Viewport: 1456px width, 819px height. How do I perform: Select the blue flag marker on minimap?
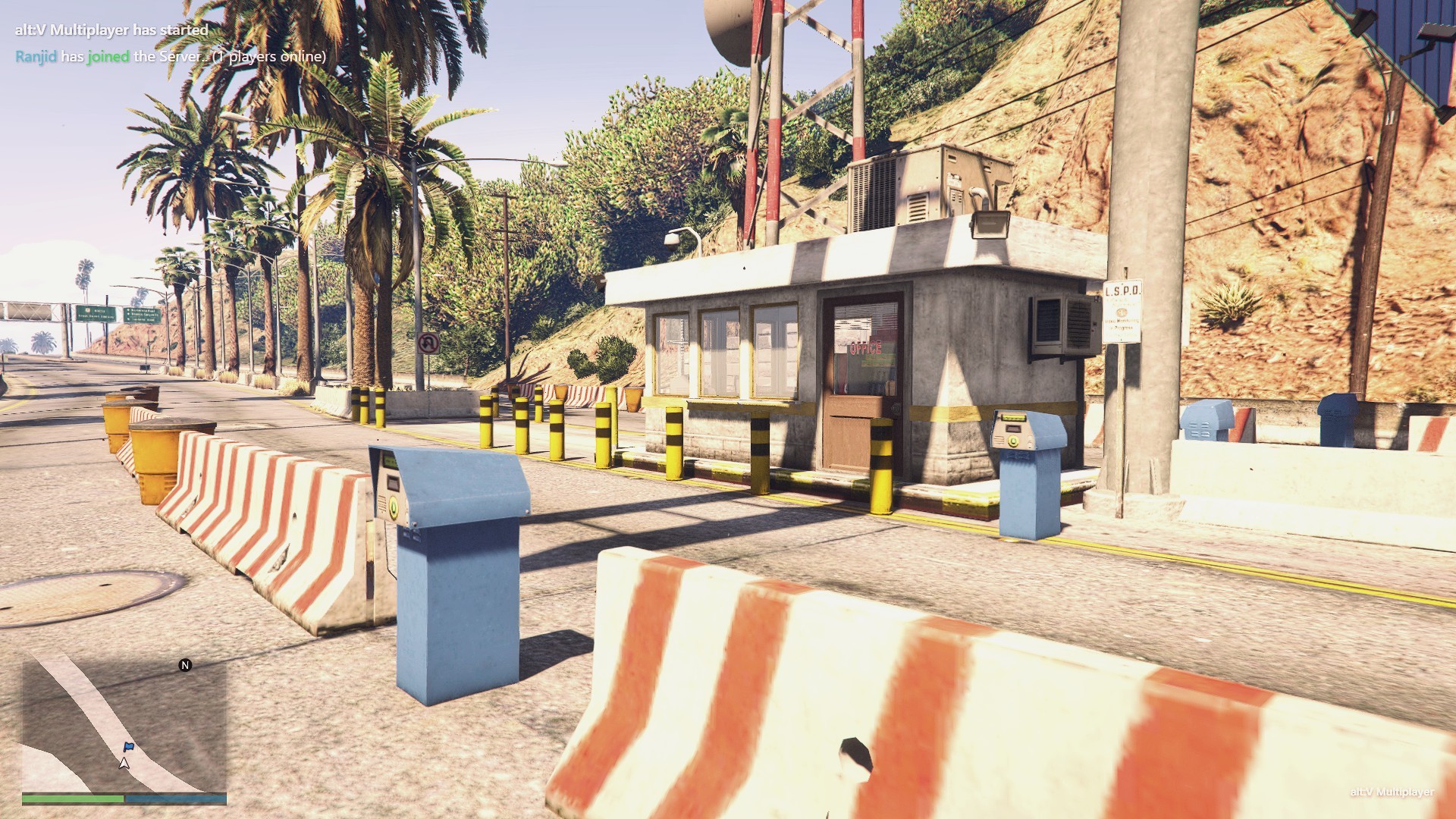coord(128,747)
